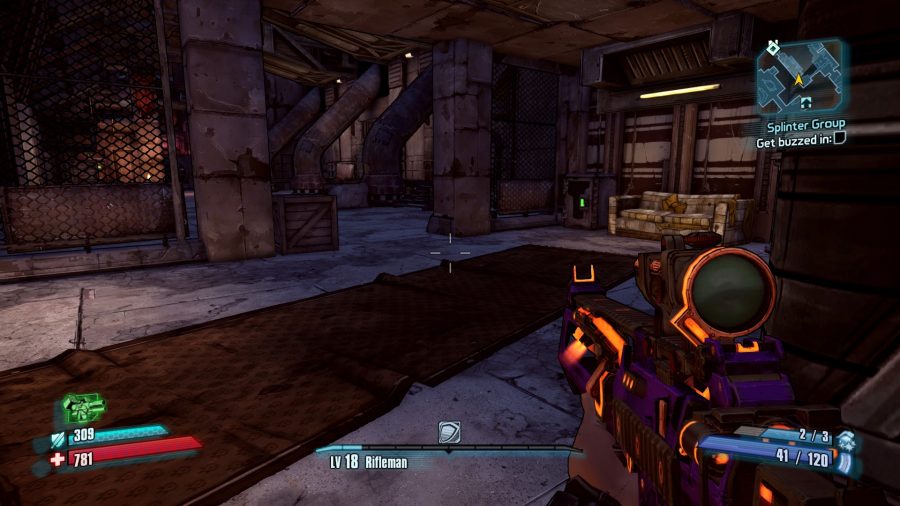Click the green icon above the shield bar

(83, 408)
